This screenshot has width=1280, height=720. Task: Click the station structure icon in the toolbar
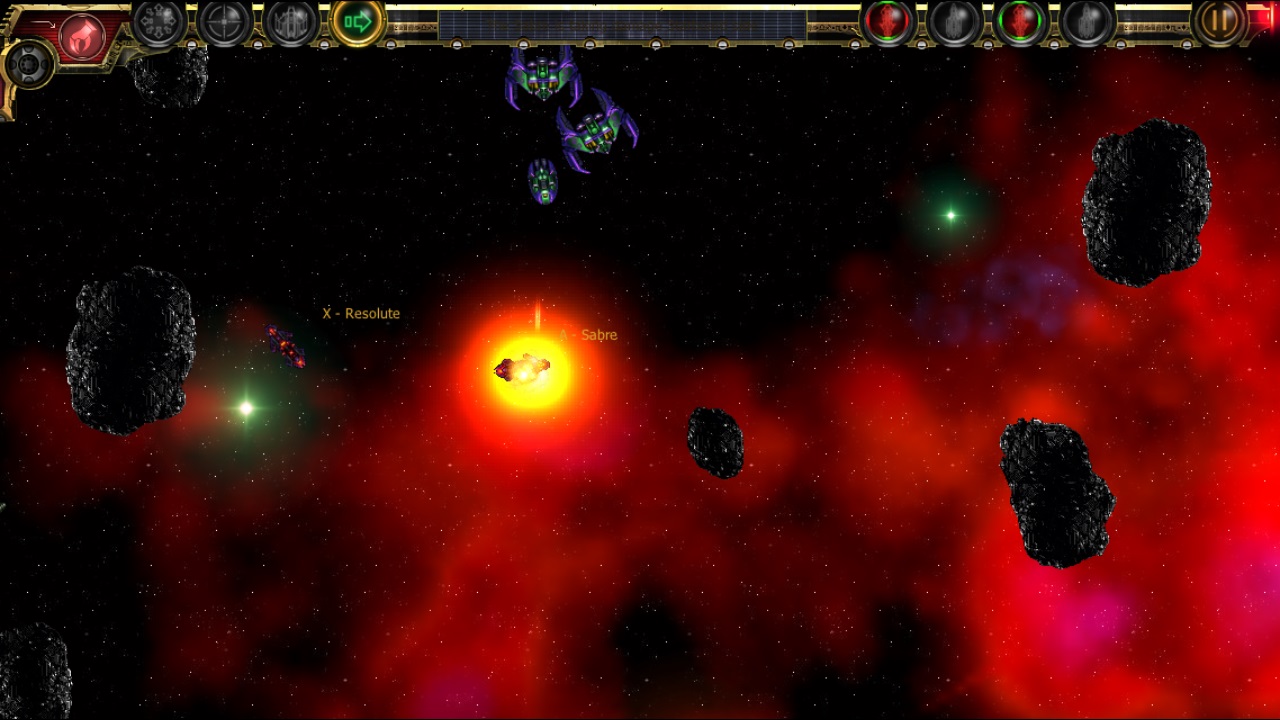(x=289, y=22)
